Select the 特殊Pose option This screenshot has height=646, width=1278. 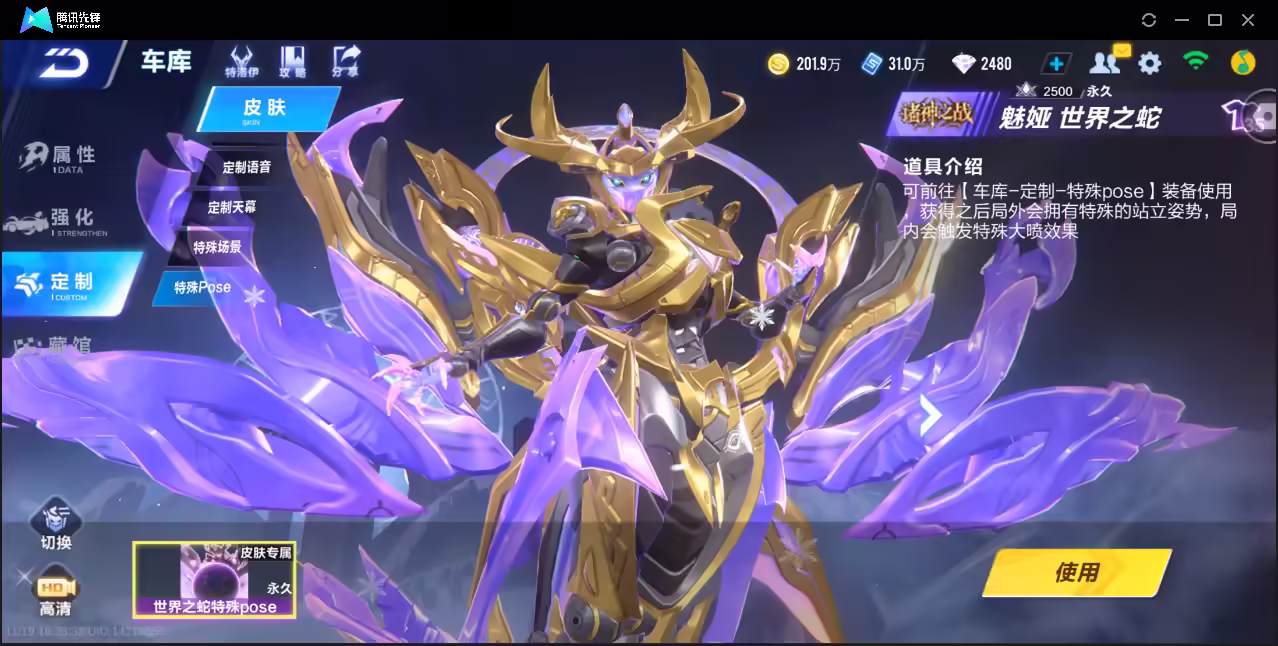click(x=202, y=288)
